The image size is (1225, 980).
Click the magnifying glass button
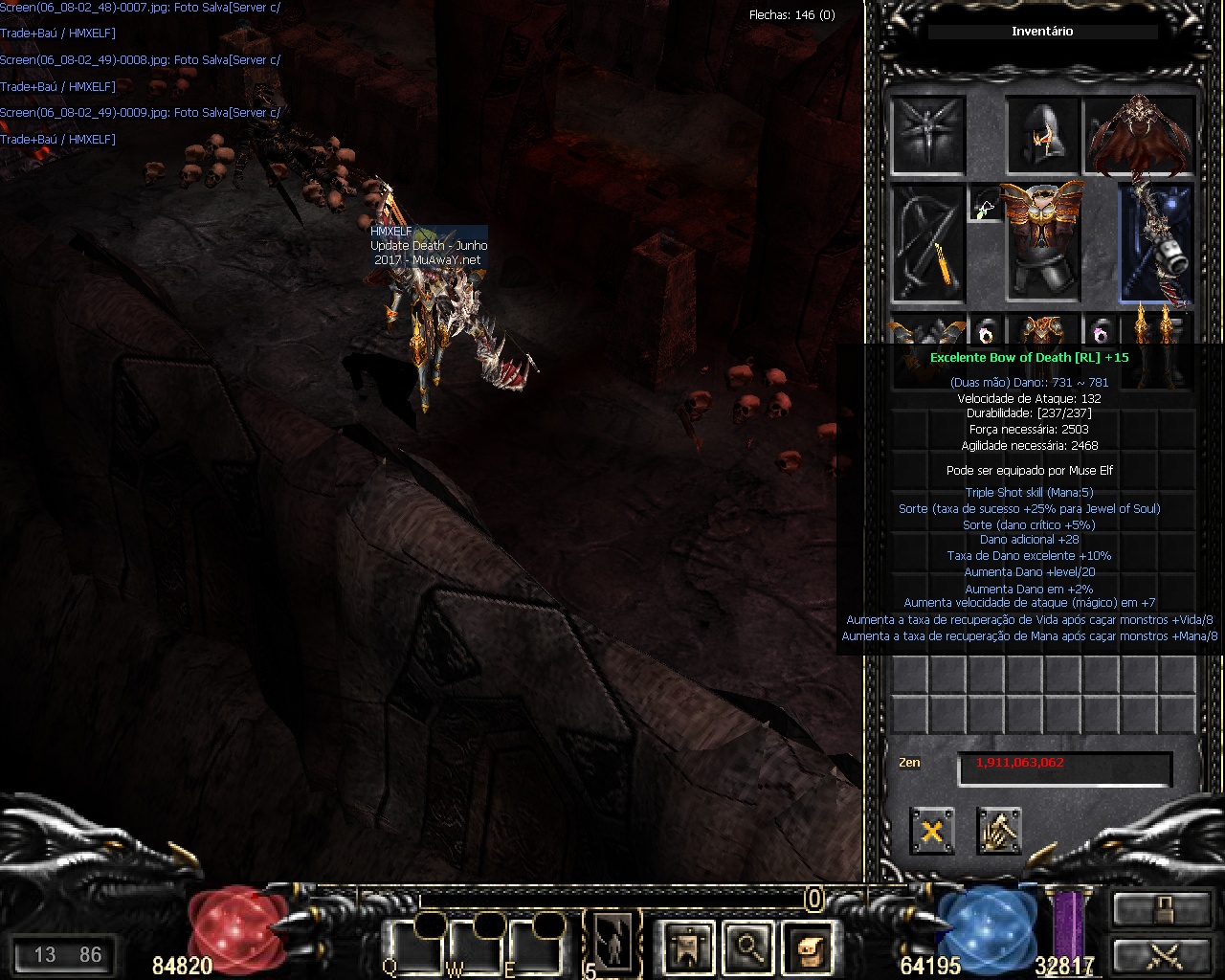coord(747,947)
